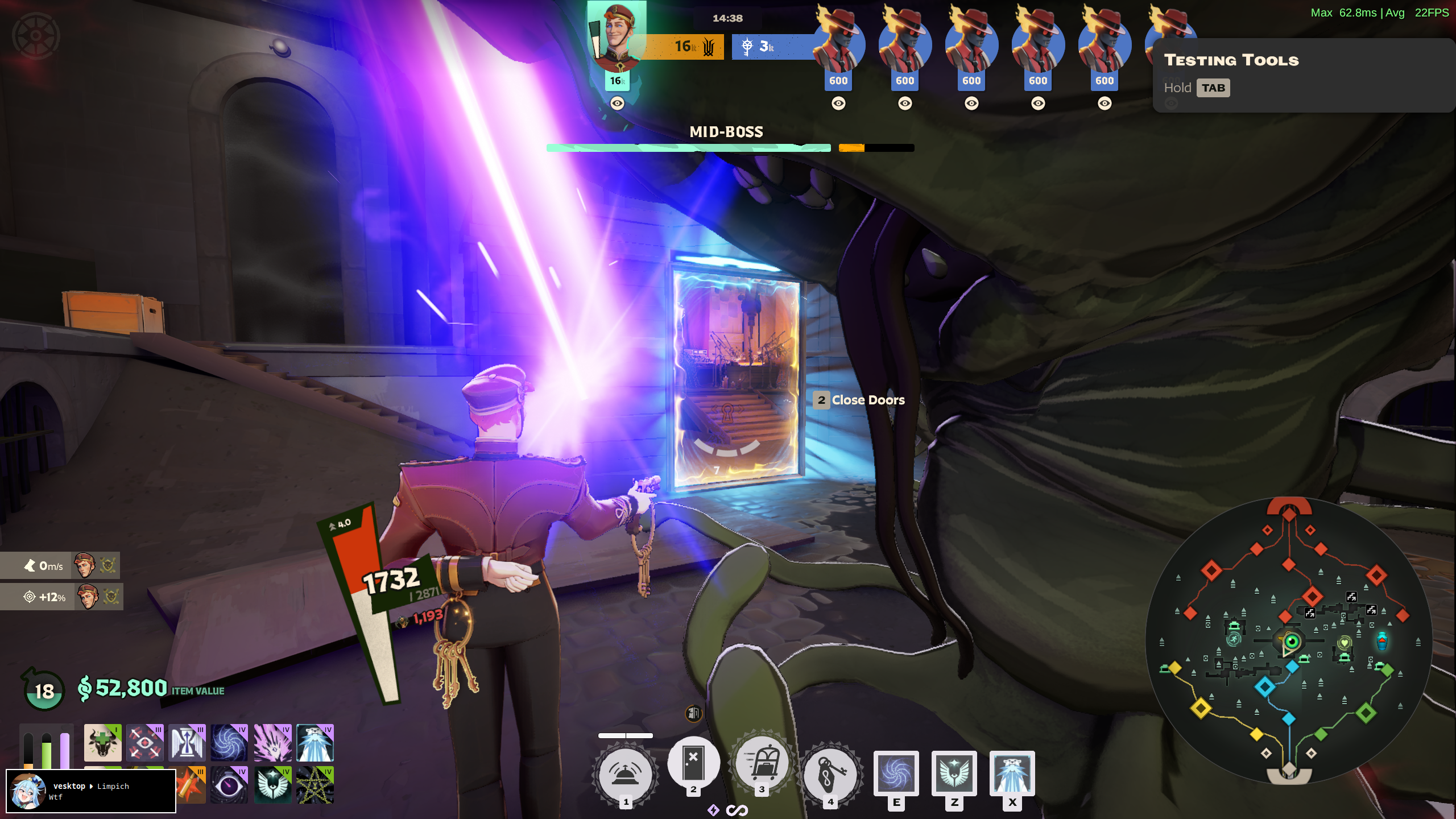Viewport: 1456px width, 819px height.
Task: Use the winged eye active item
Action: coord(954,772)
